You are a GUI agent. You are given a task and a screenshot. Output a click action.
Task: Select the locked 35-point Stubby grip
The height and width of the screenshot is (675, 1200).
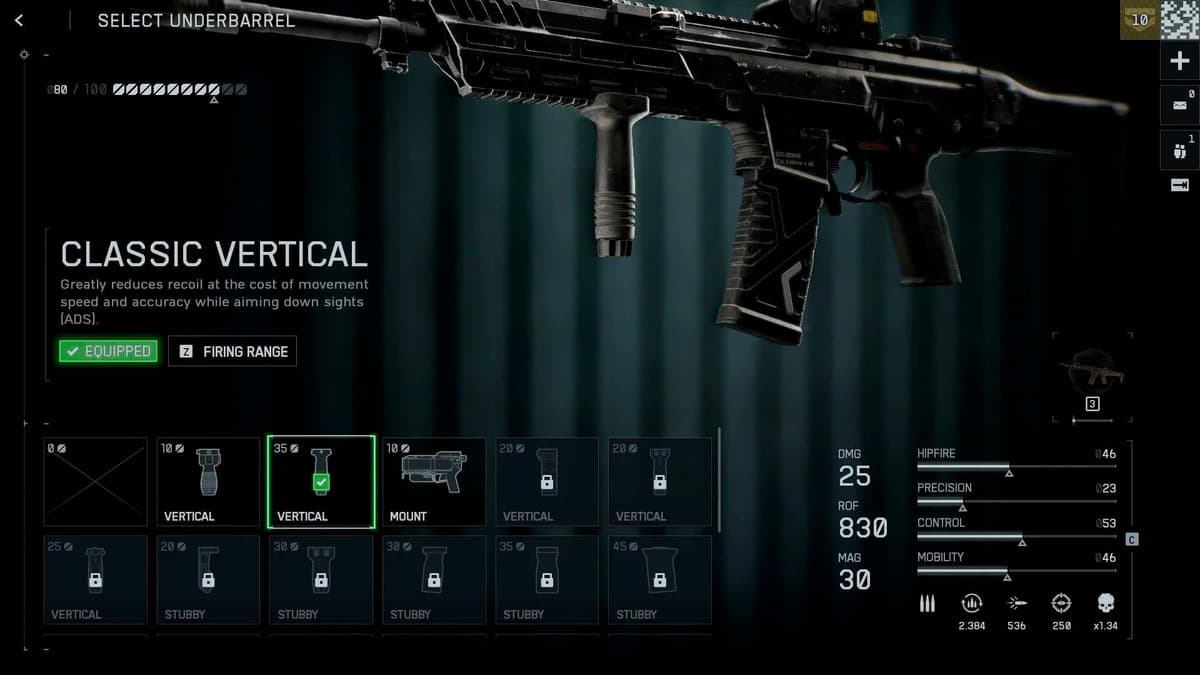(x=547, y=580)
